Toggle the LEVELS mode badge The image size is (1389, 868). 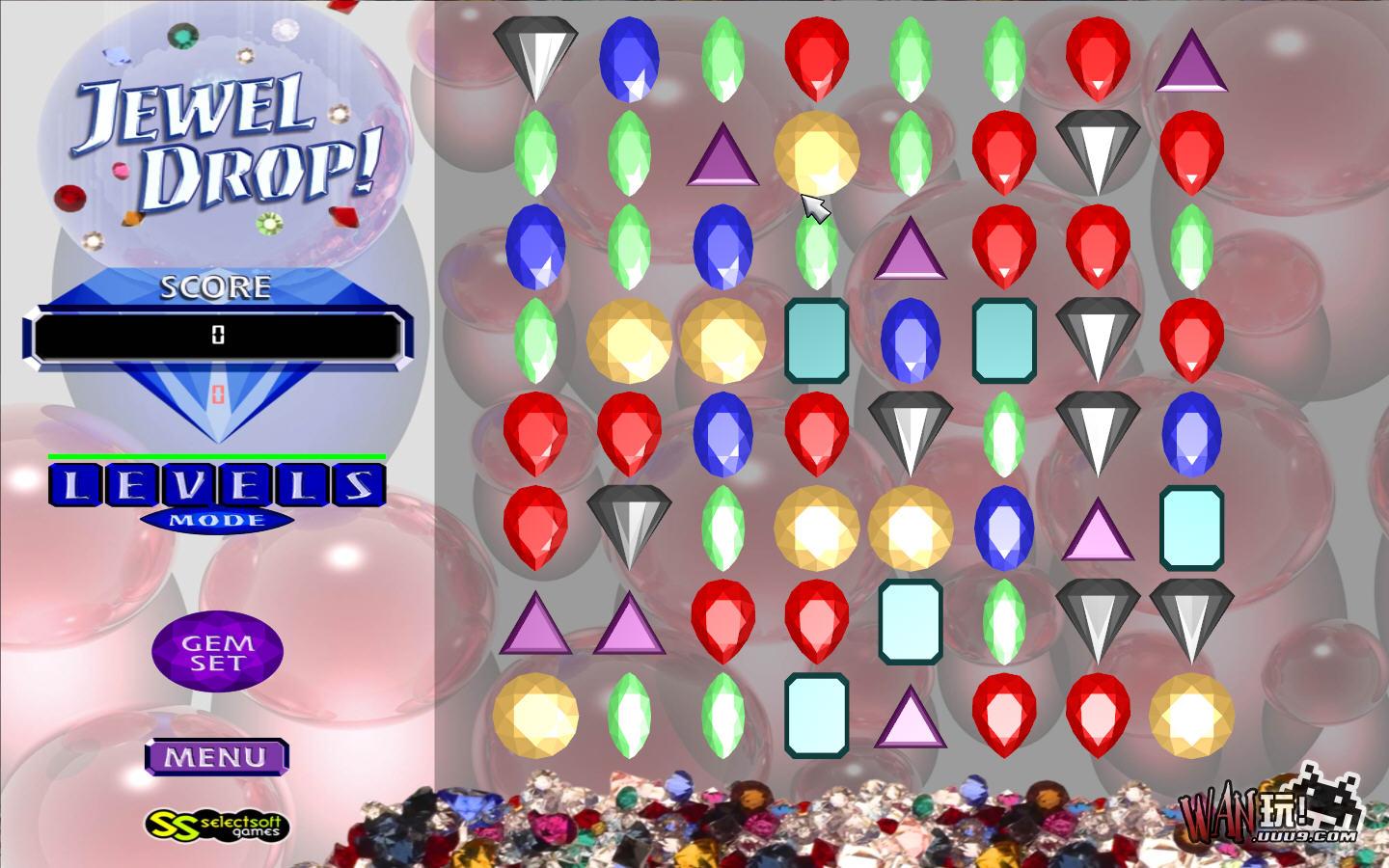217,494
